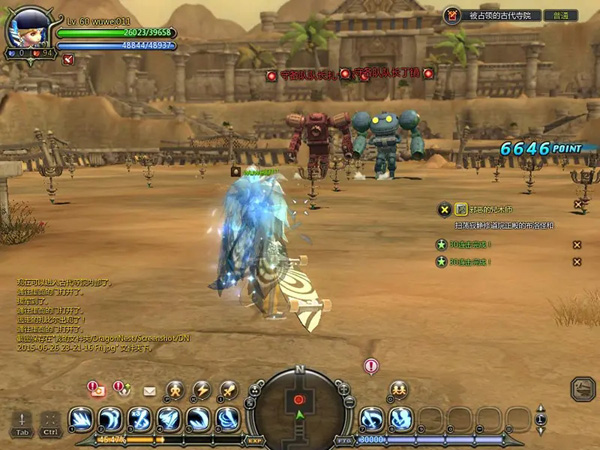Click the Tab quick slot button
The height and width of the screenshot is (450, 600).
pos(22,422)
